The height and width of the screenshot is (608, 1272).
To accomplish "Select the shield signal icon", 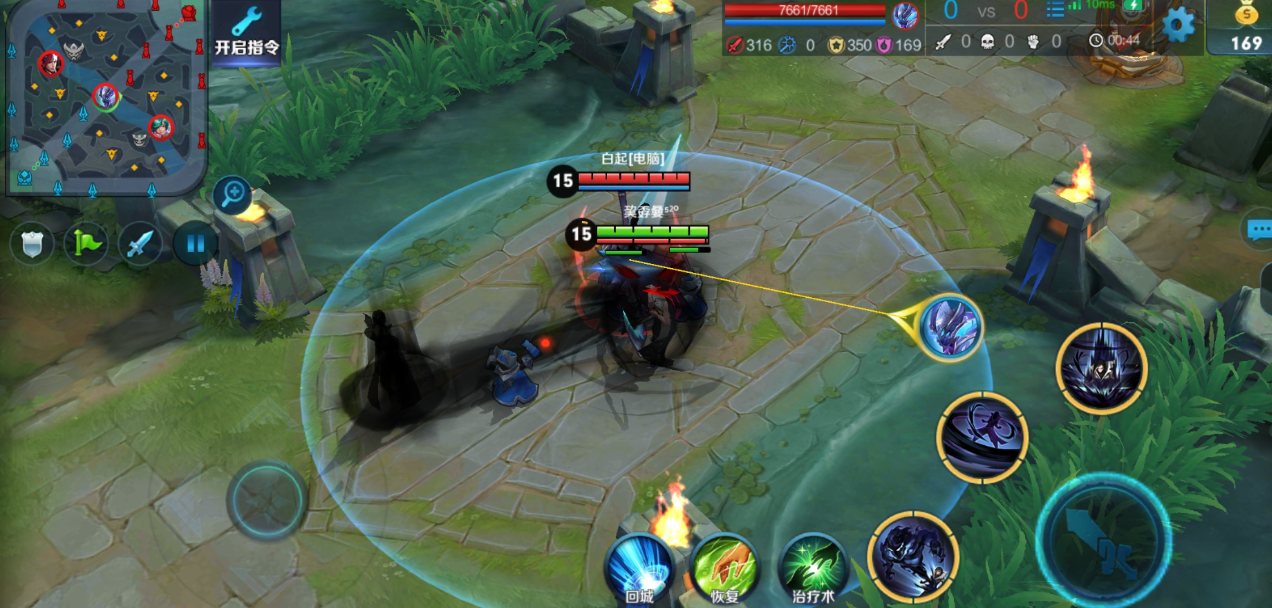I will pos(33,244).
